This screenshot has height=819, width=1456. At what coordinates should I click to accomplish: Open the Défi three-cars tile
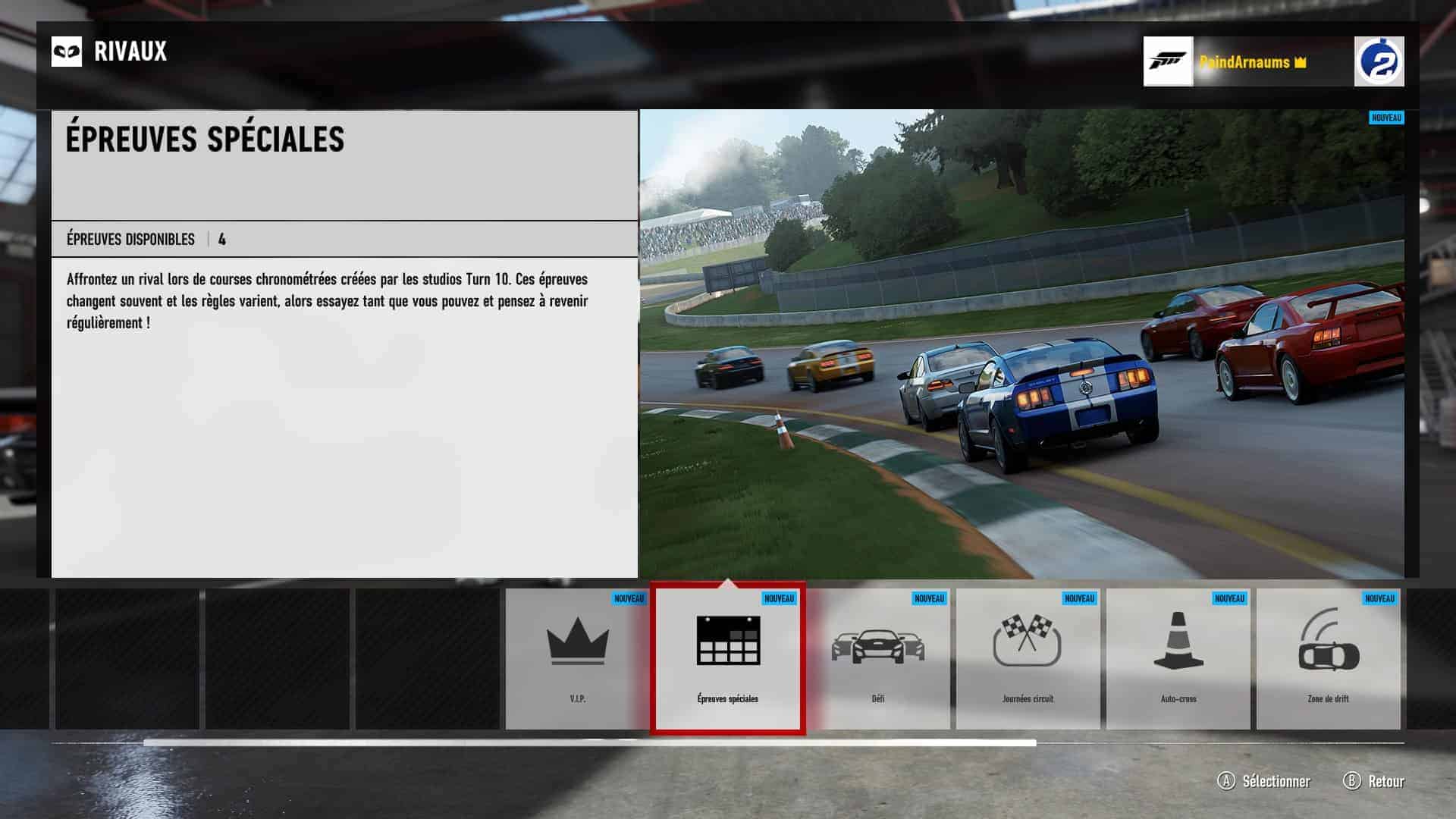(877, 658)
